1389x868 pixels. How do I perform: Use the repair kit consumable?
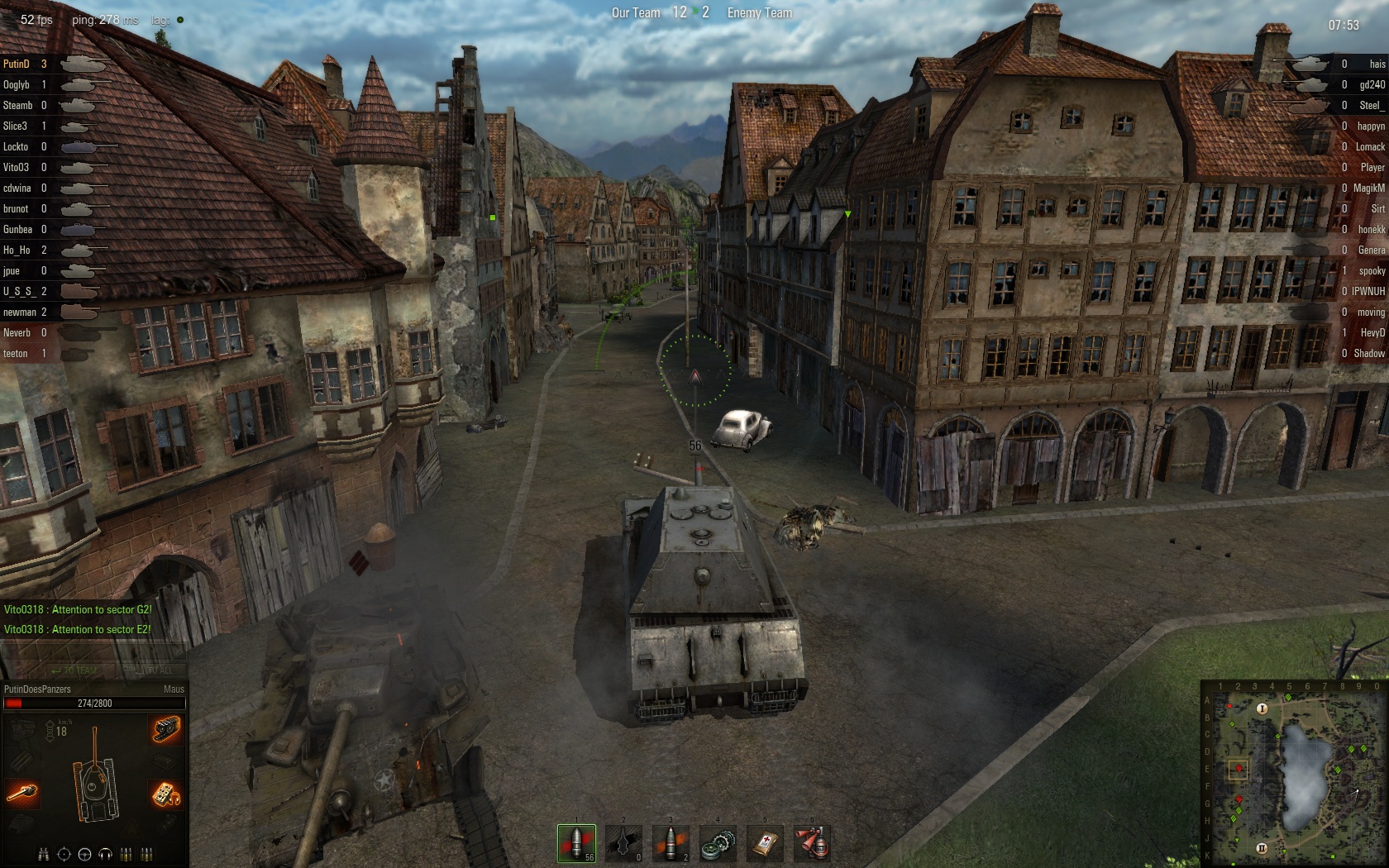point(718,842)
